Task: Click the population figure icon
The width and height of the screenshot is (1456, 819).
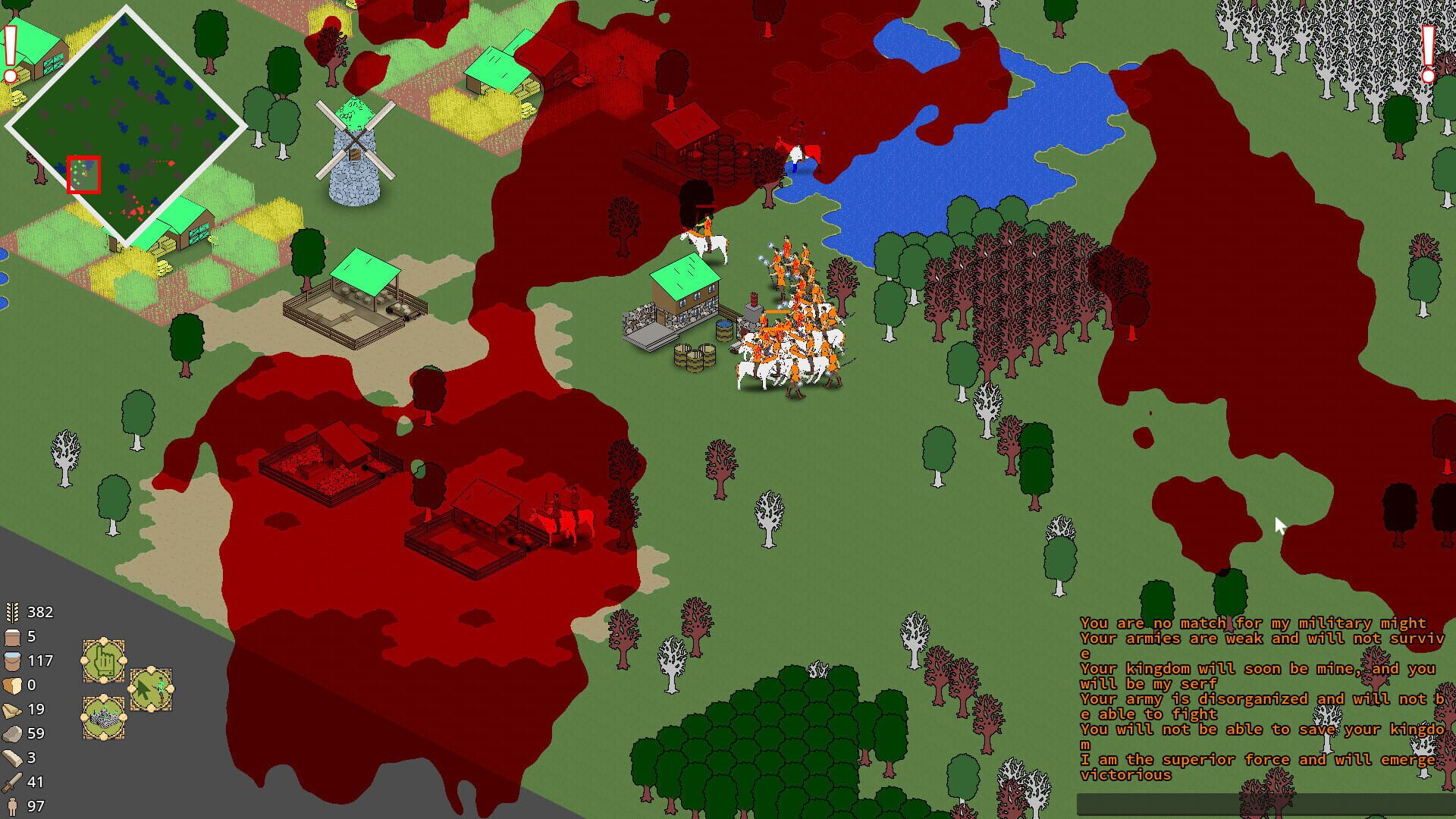Action: (11, 806)
